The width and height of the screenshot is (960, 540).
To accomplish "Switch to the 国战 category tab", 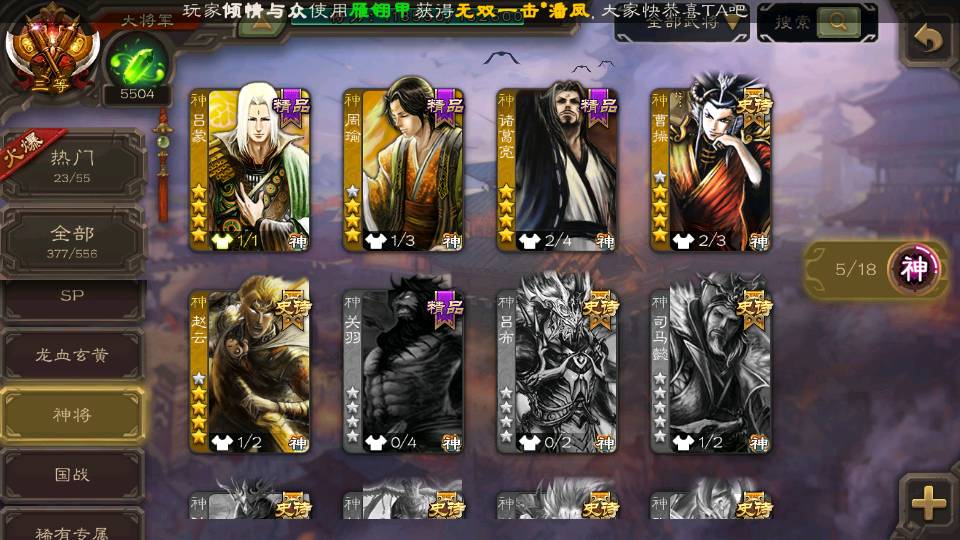I will coord(73,474).
